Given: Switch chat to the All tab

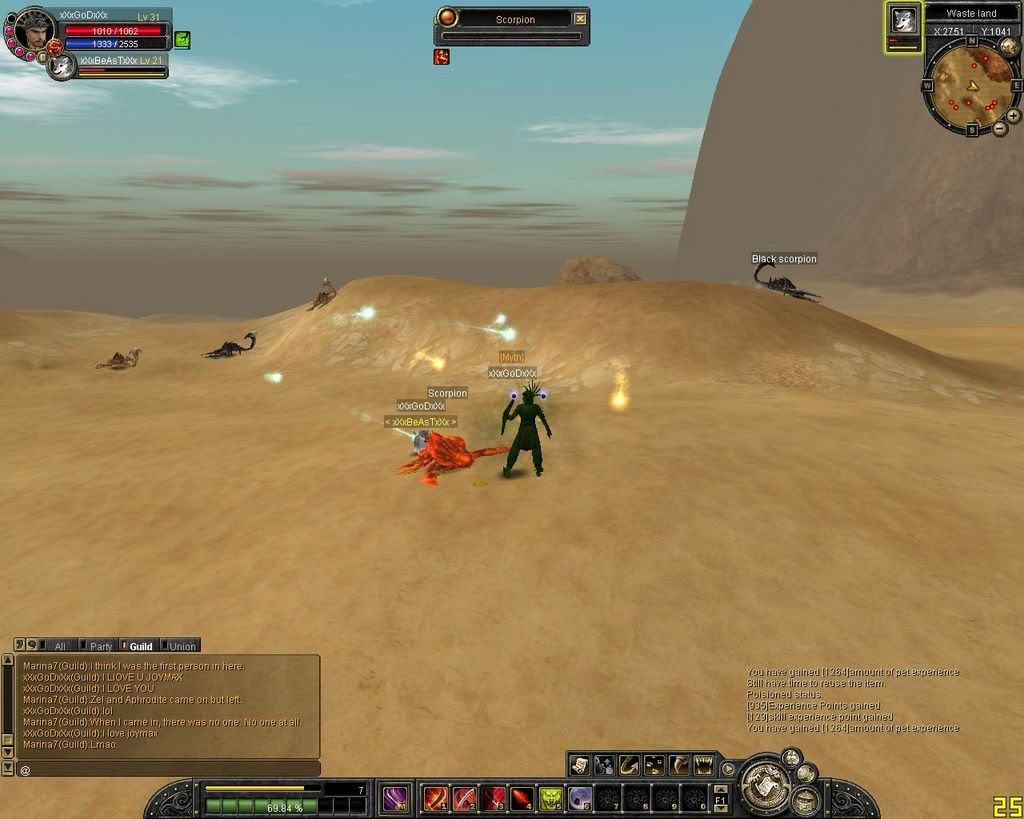Looking at the screenshot, I should click(59, 646).
